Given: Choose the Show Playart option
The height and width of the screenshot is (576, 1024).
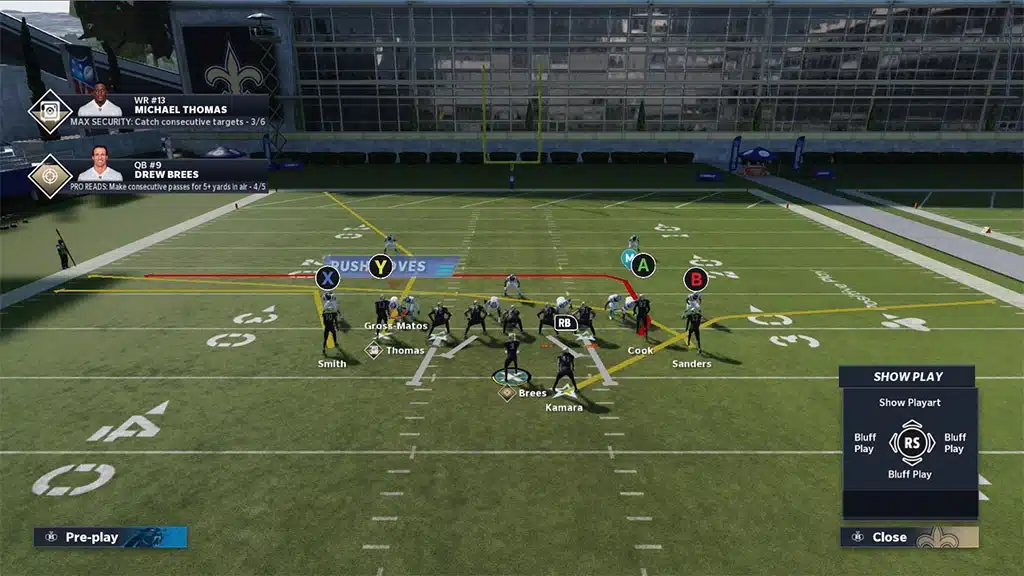Looking at the screenshot, I should point(910,403).
